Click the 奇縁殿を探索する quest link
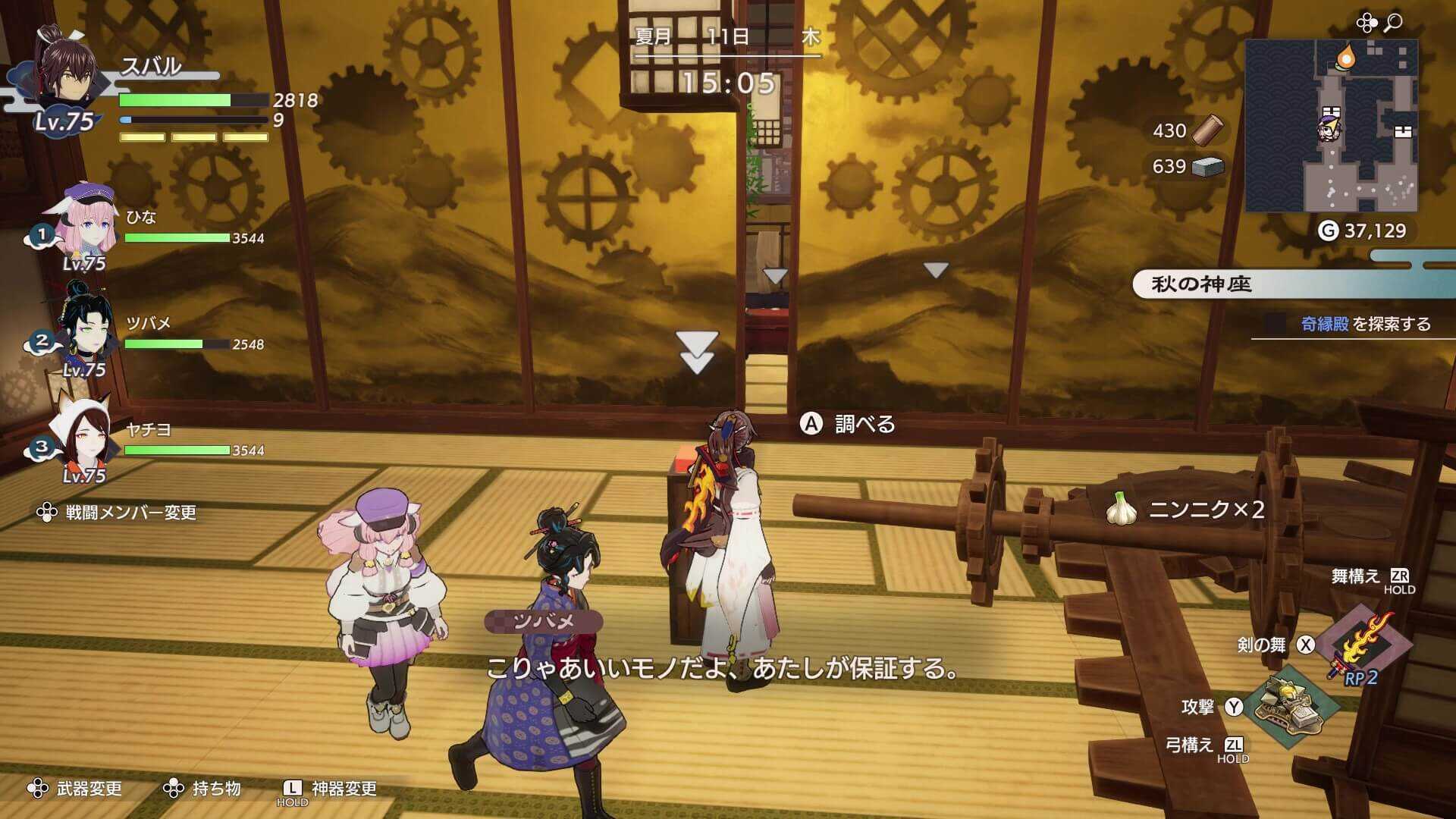 point(1364,322)
